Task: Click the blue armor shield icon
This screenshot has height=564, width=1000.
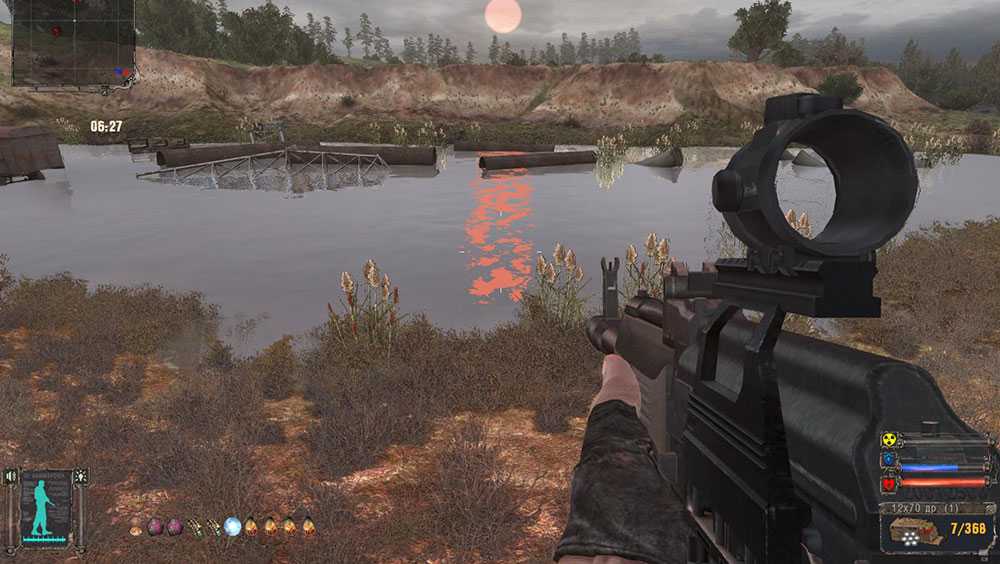Action: point(888,461)
